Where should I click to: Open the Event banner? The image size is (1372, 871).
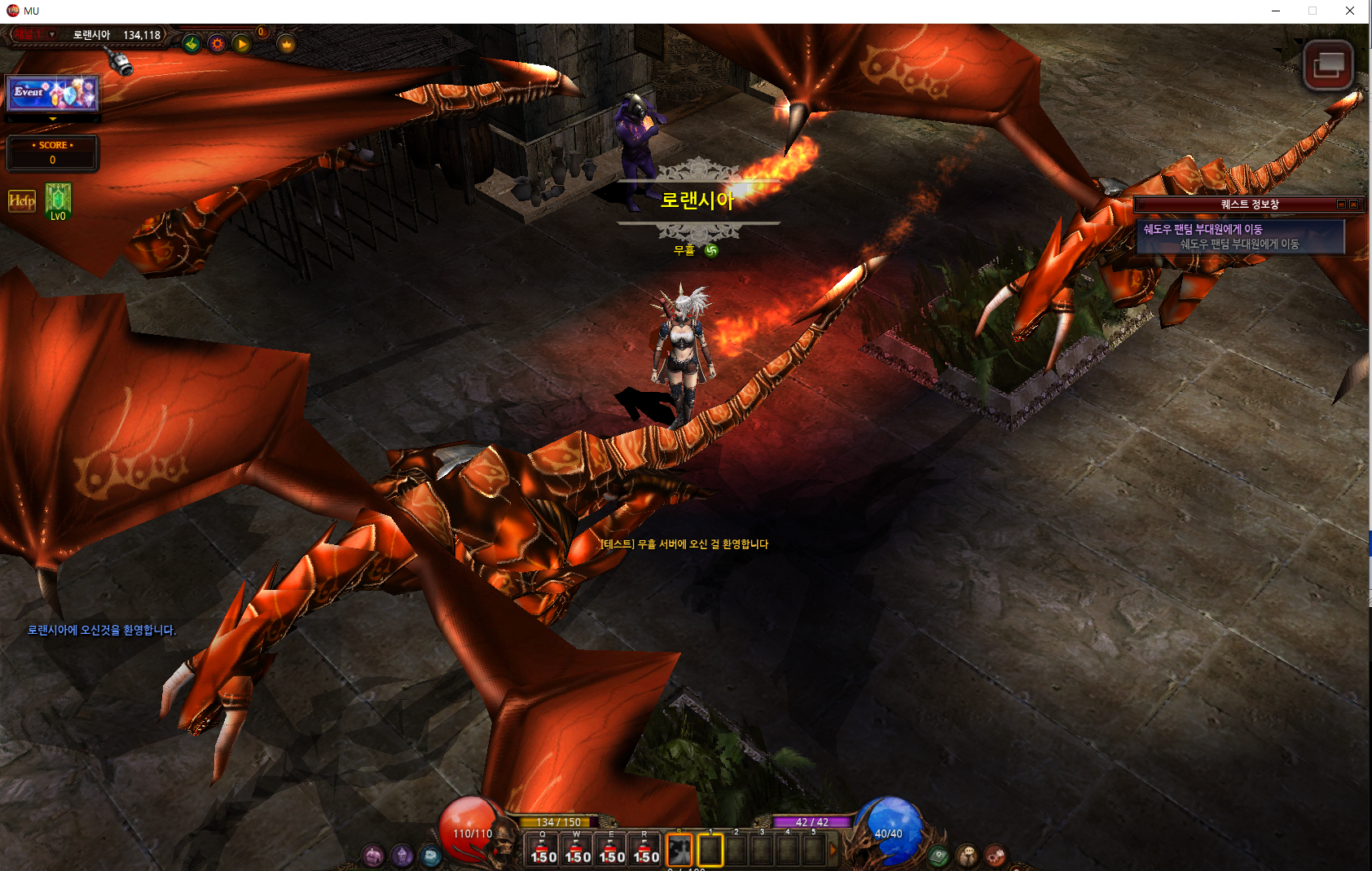(53, 94)
